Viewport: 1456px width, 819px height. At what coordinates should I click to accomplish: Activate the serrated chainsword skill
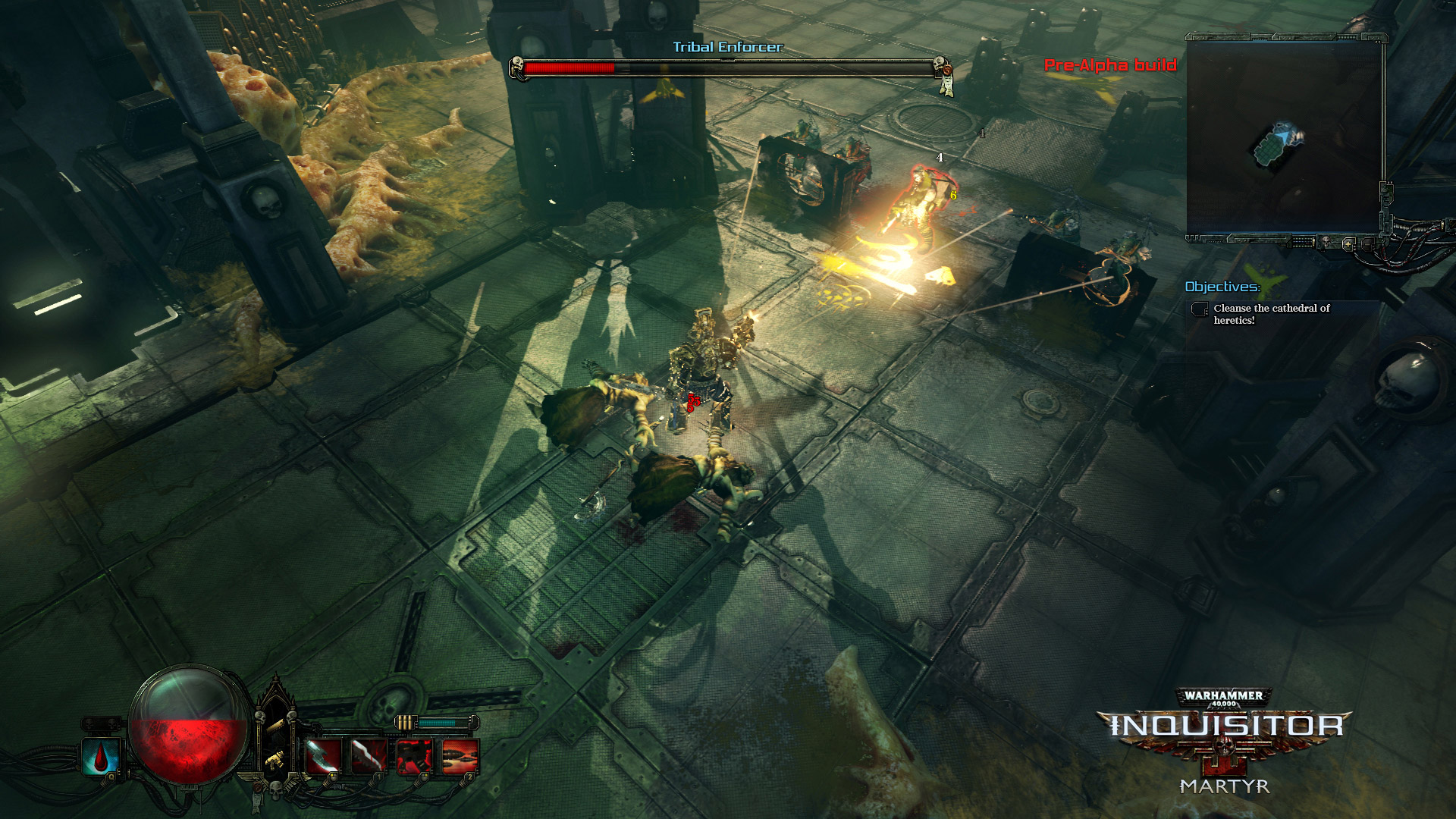coord(369,756)
